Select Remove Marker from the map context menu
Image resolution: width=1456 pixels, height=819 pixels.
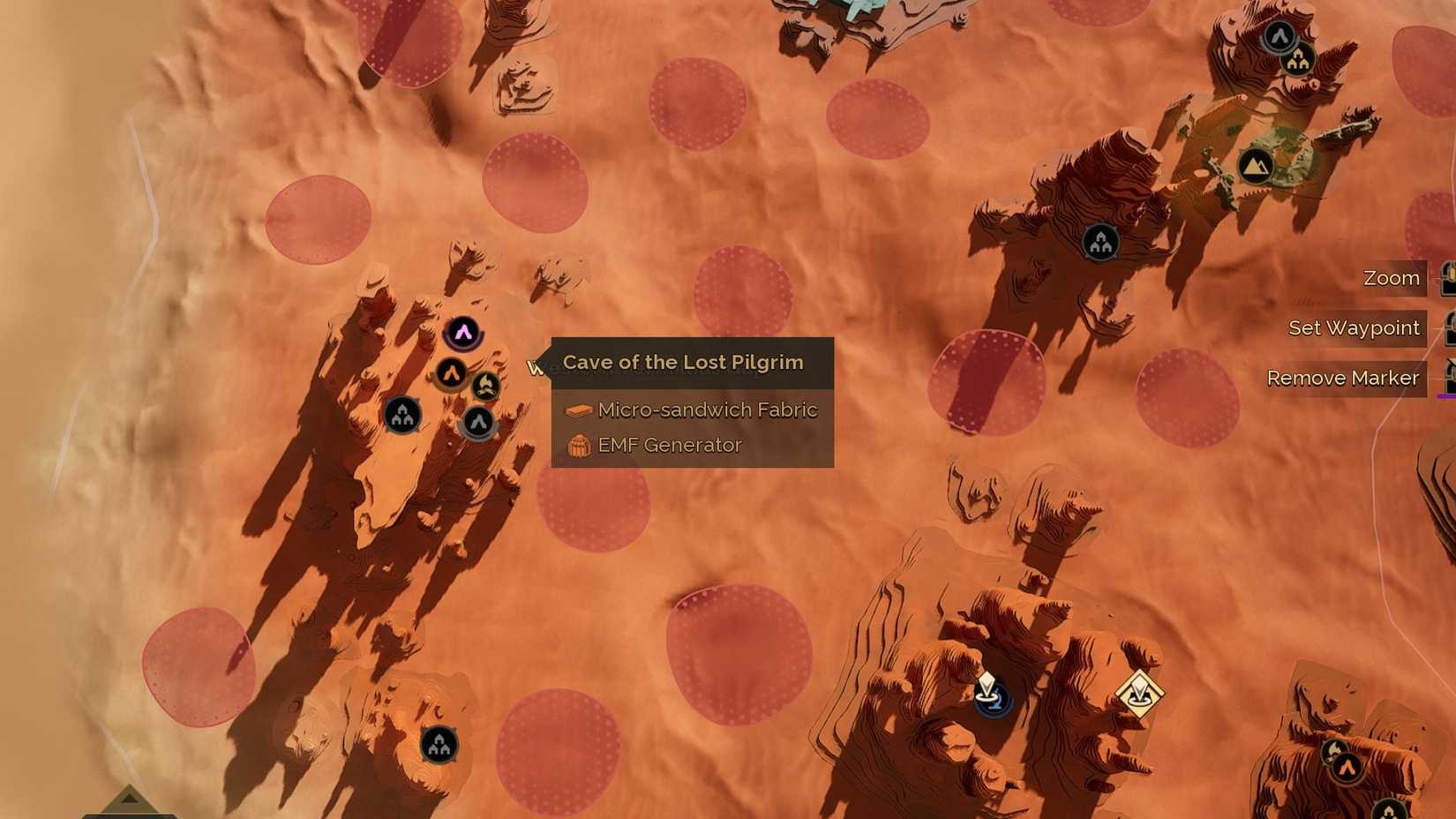pyautogui.click(x=1343, y=378)
